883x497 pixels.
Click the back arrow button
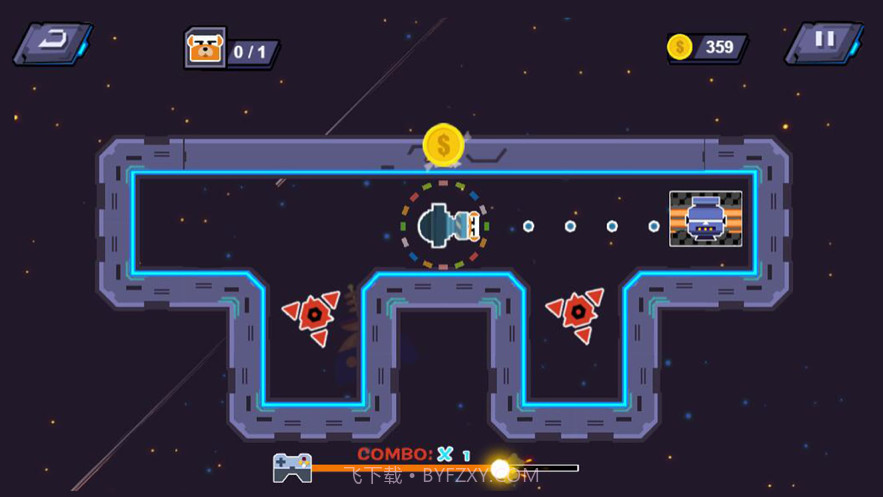(52, 44)
